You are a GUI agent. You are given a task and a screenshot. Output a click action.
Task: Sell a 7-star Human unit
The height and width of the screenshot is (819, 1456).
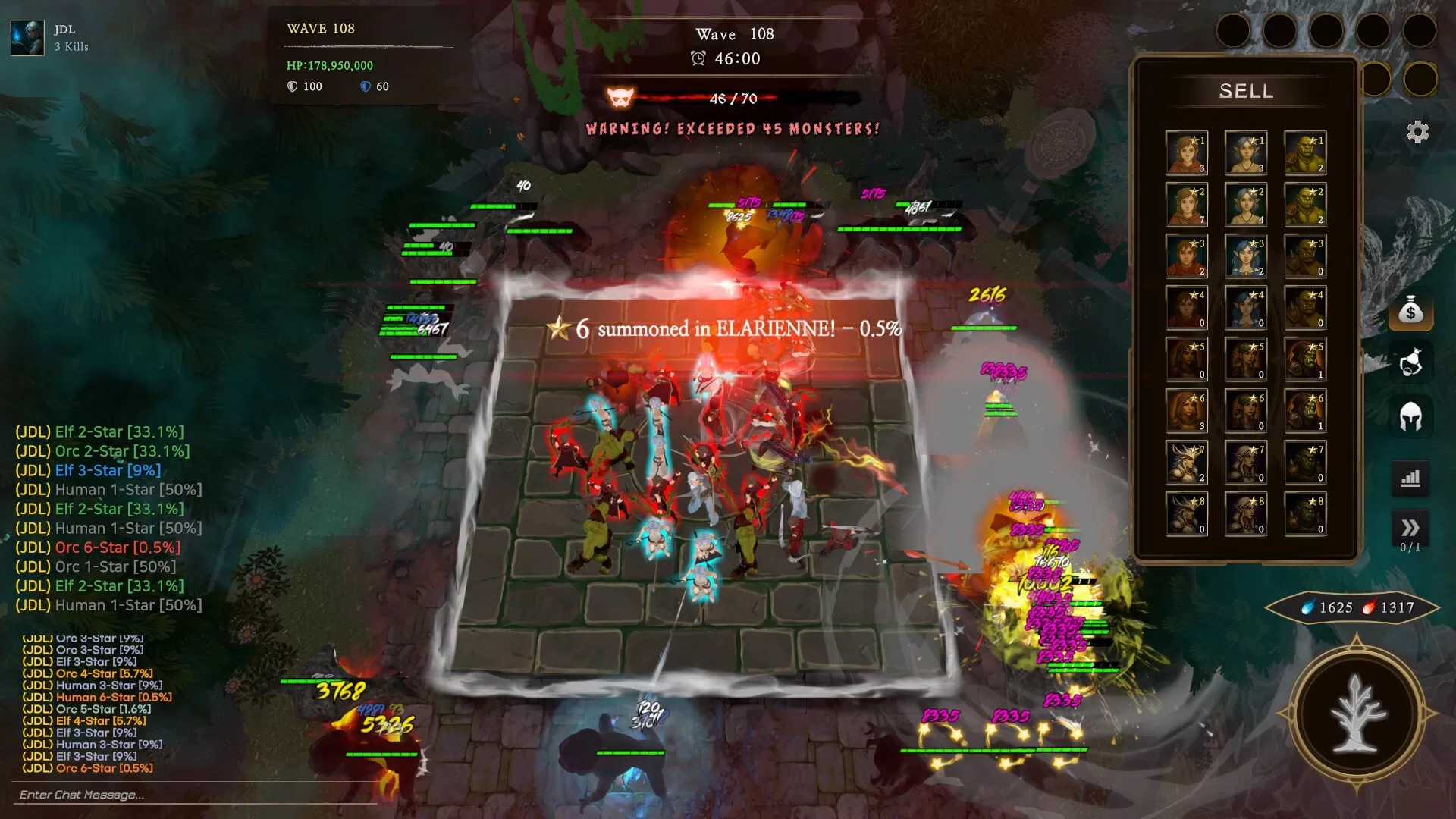coord(1187,462)
